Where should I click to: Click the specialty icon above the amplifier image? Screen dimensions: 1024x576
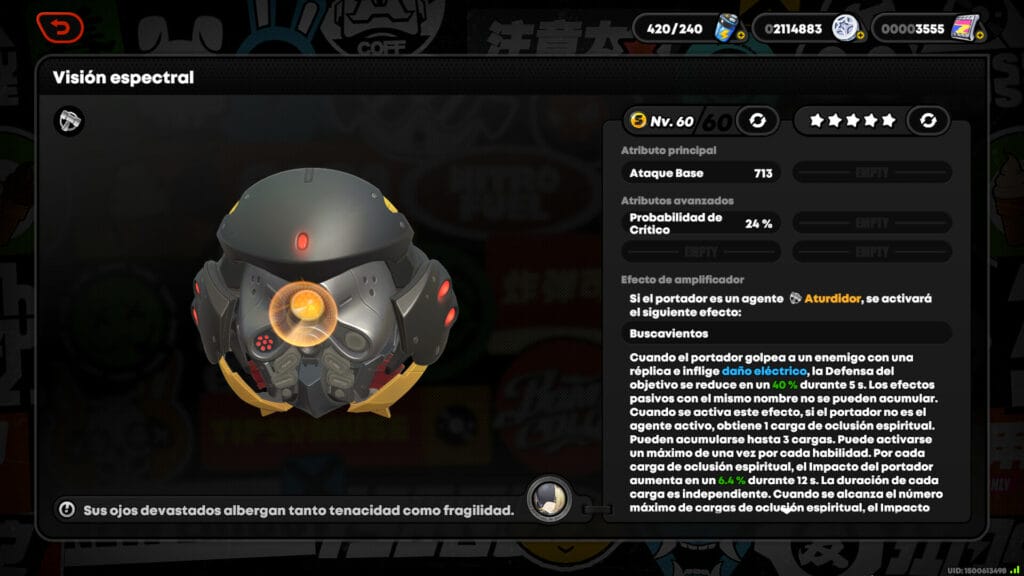pyautogui.click(x=70, y=121)
